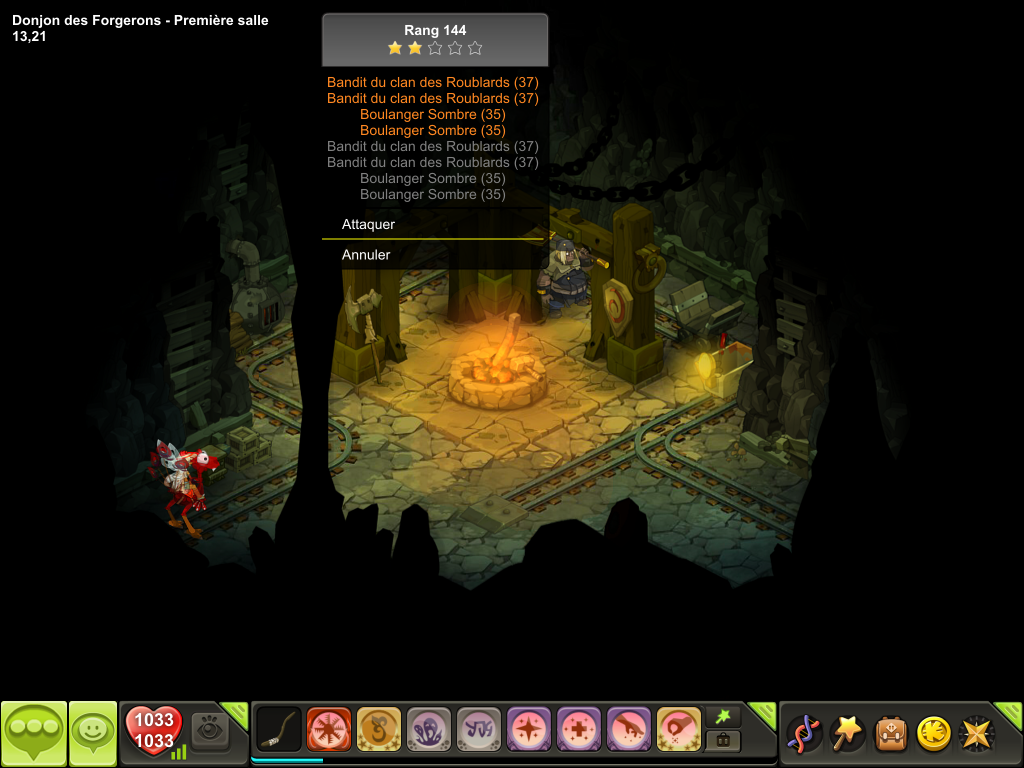Select the grey rune glyph spell
Image resolution: width=1024 pixels, height=768 pixels.
[479, 729]
